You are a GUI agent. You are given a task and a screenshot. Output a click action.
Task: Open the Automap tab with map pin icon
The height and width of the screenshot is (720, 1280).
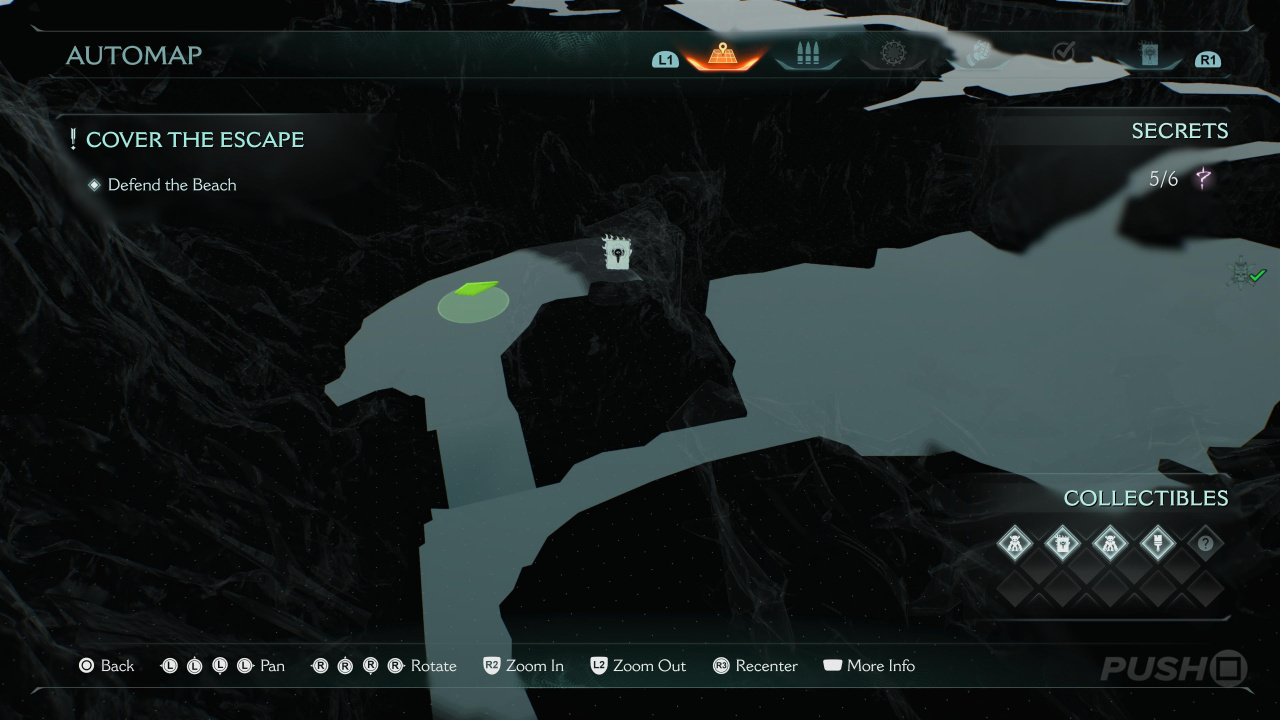pos(722,55)
